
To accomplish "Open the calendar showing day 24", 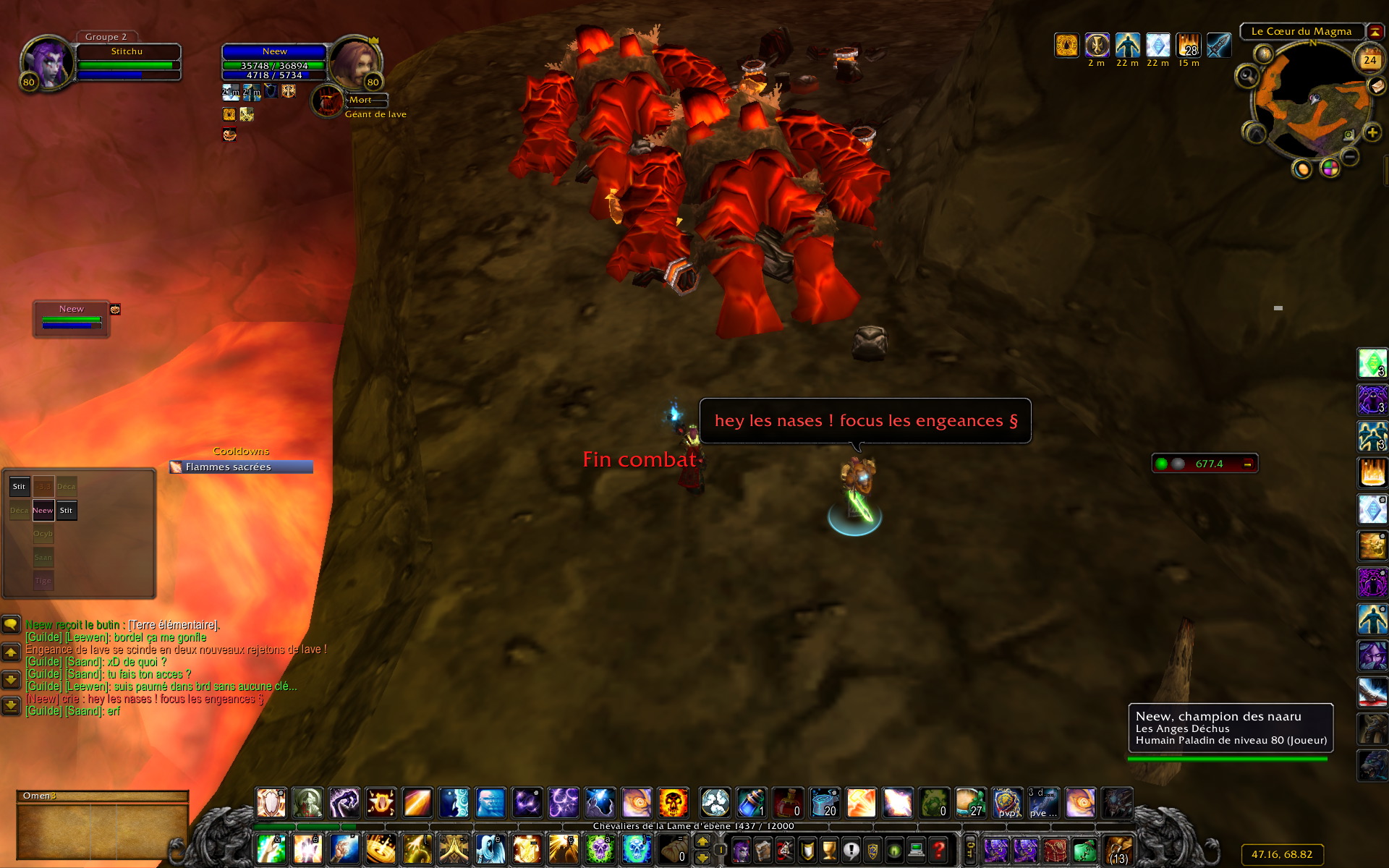I will click(x=1369, y=60).
